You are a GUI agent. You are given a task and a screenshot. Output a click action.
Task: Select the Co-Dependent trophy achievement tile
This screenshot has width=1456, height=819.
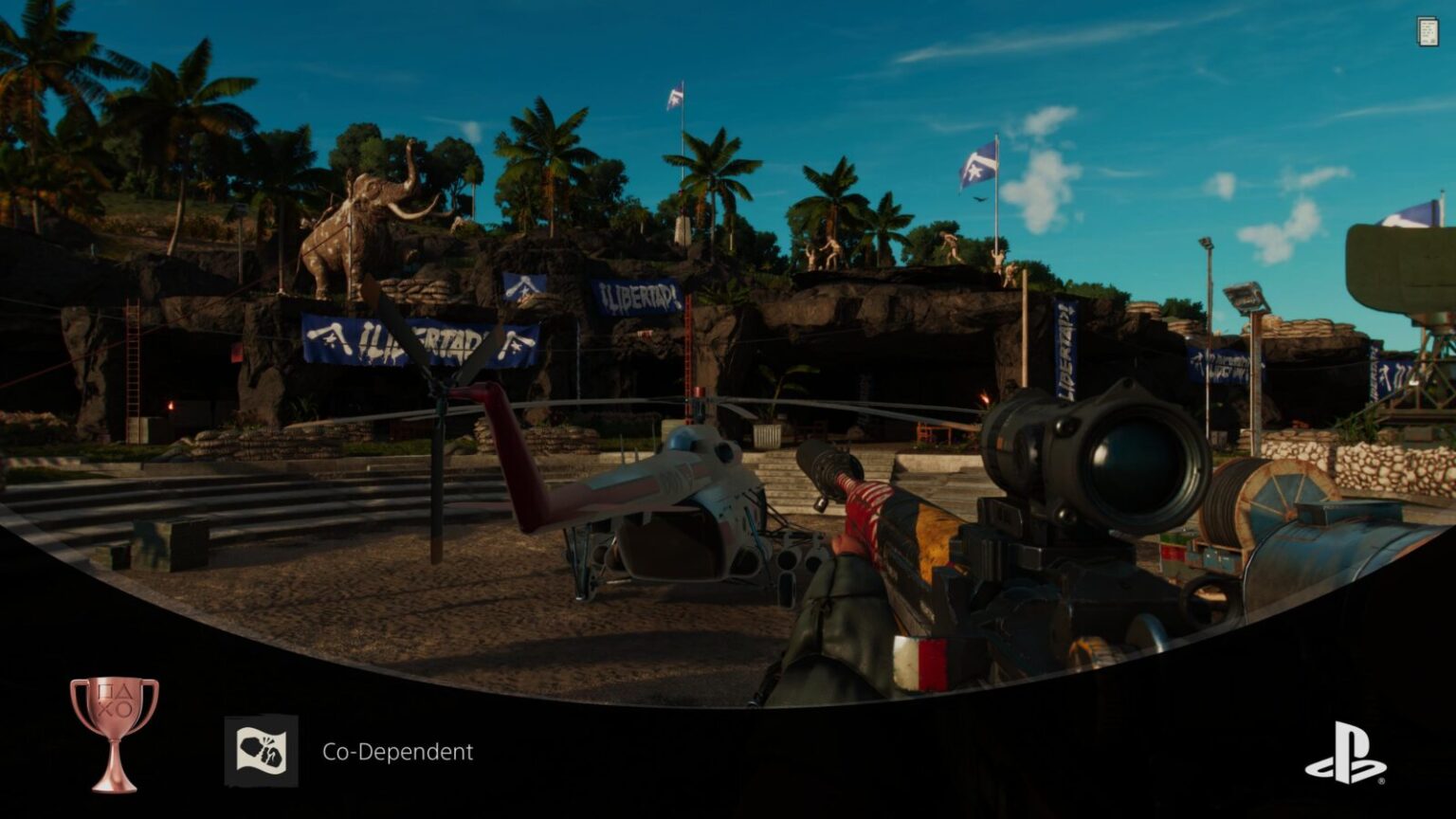(263, 752)
